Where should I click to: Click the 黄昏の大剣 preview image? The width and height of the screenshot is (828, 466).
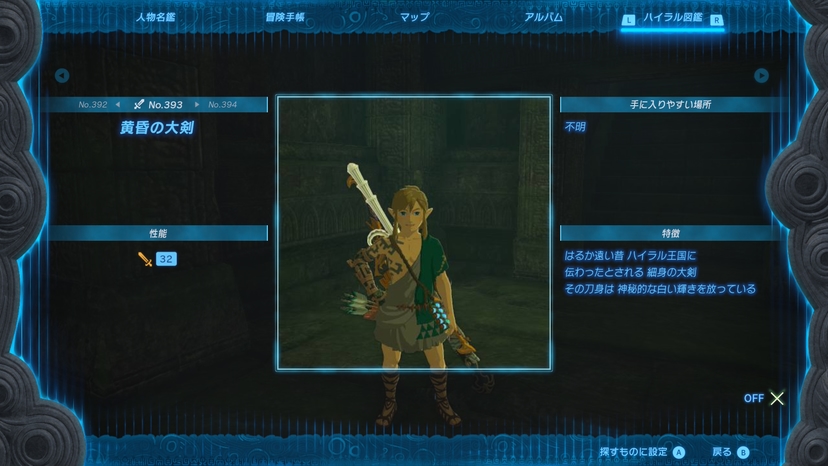(x=414, y=232)
